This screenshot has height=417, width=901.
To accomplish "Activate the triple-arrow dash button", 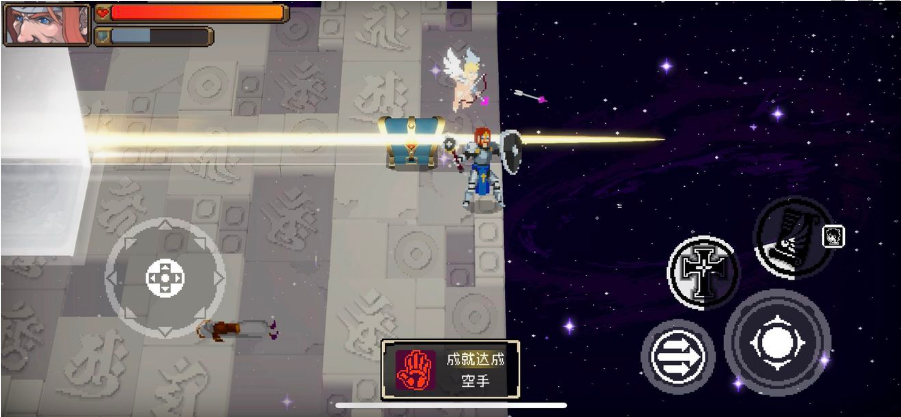I will coord(678,356).
